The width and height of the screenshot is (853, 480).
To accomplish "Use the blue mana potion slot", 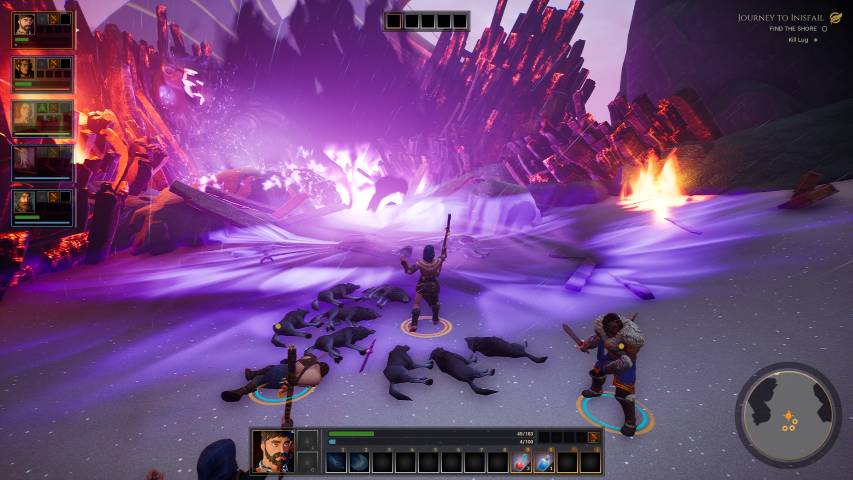I will [x=544, y=462].
